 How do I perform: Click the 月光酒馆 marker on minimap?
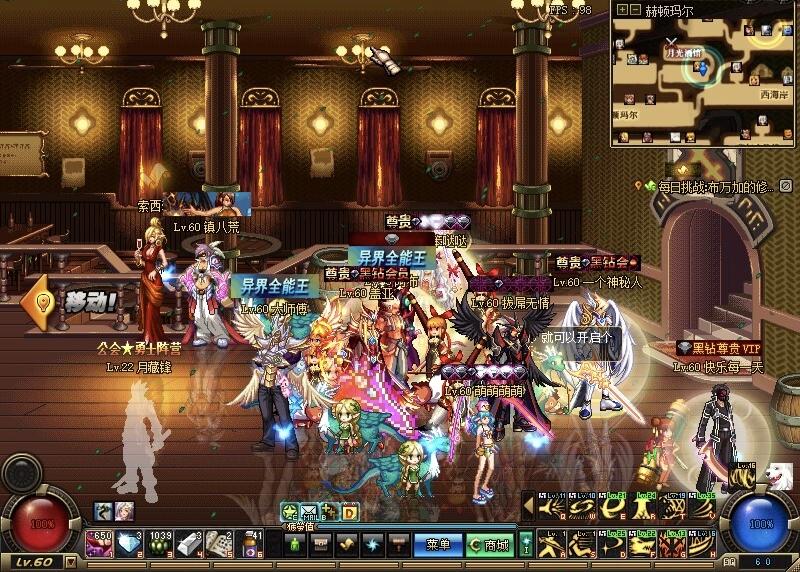pyautogui.click(x=684, y=52)
